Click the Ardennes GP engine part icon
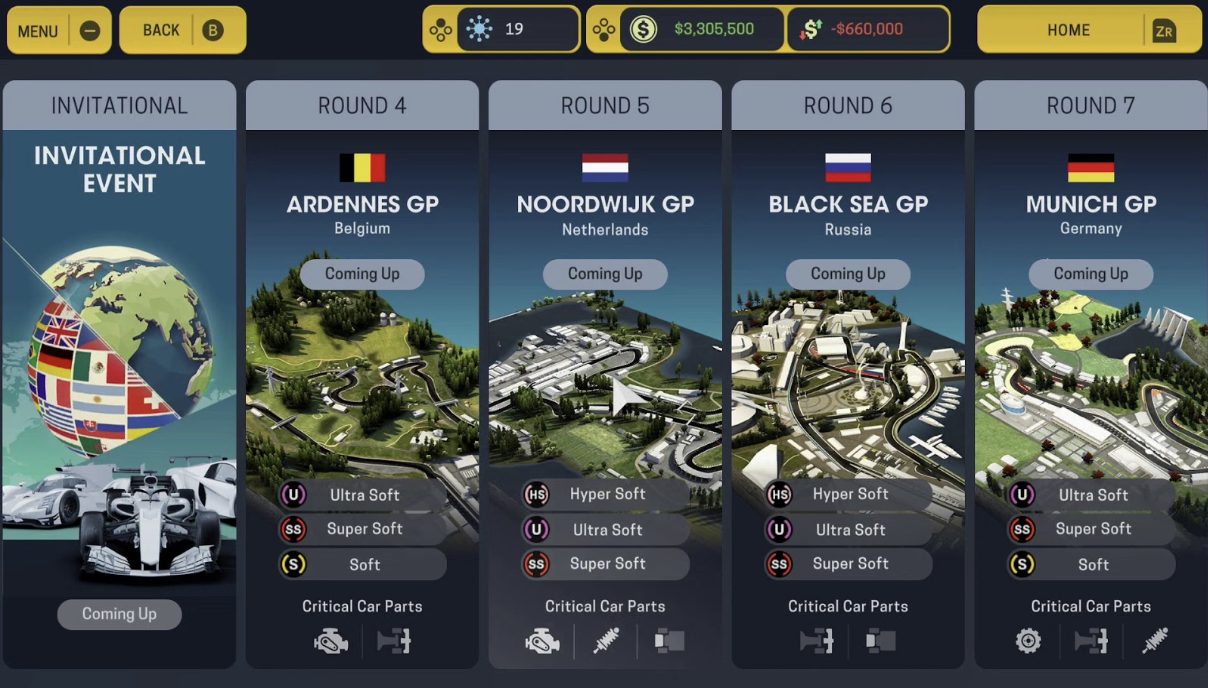Screen dimensions: 1208x688 click(331, 641)
